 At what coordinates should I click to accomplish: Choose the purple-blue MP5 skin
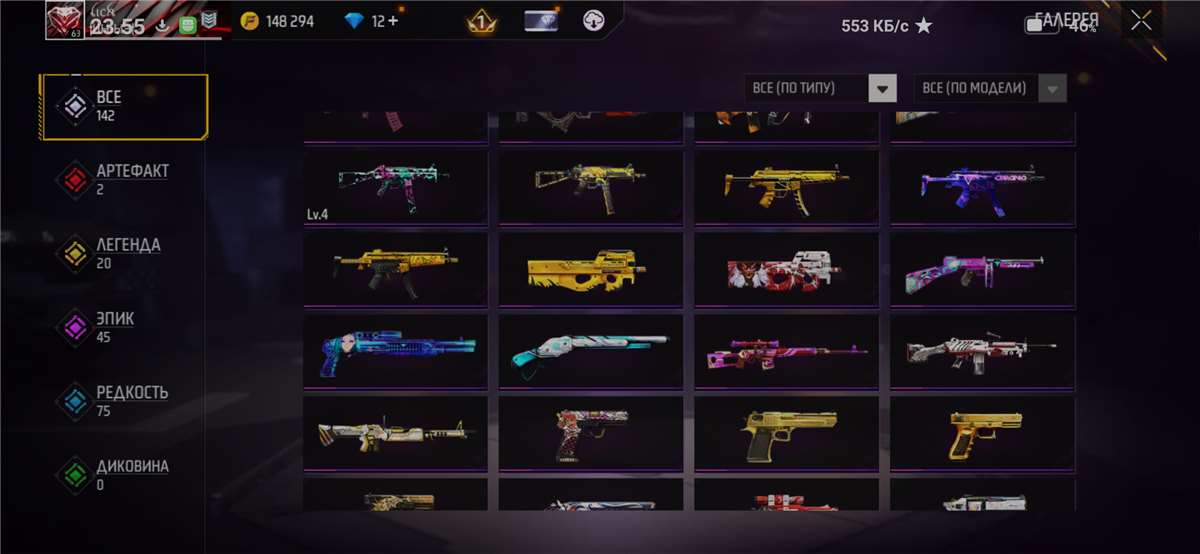982,186
